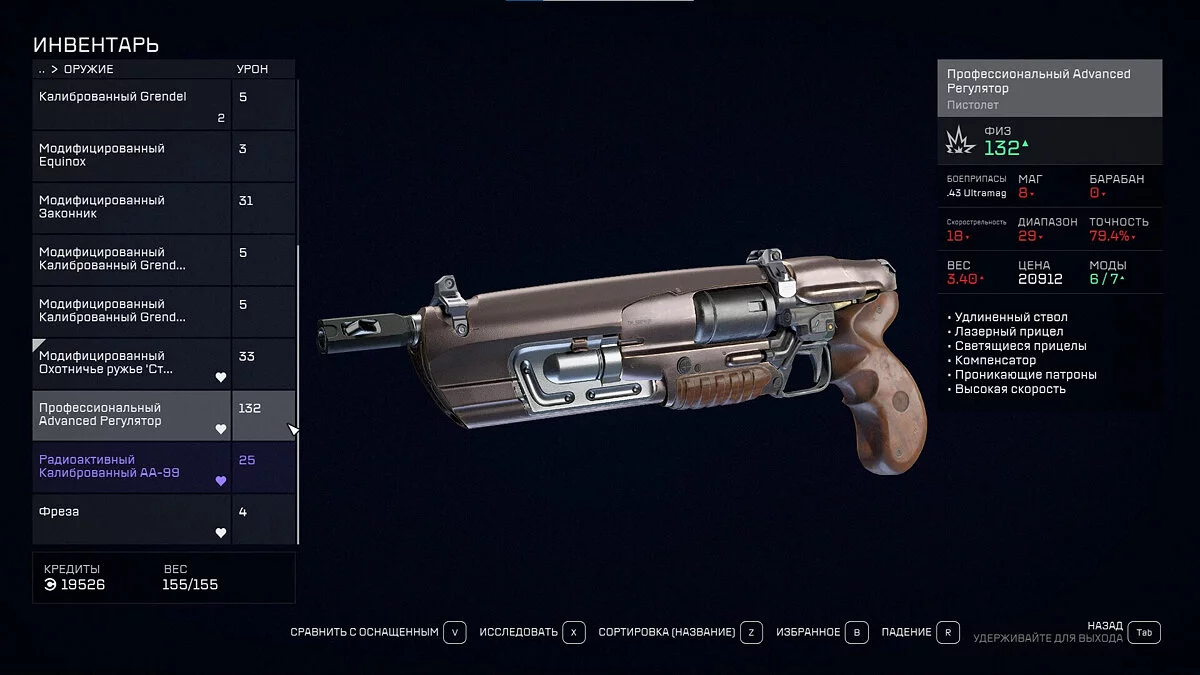This screenshot has width=1200, height=675.
Task: Pick the Радиоактивный Калиброванный AA-99 row
Action: pos(133,467)
